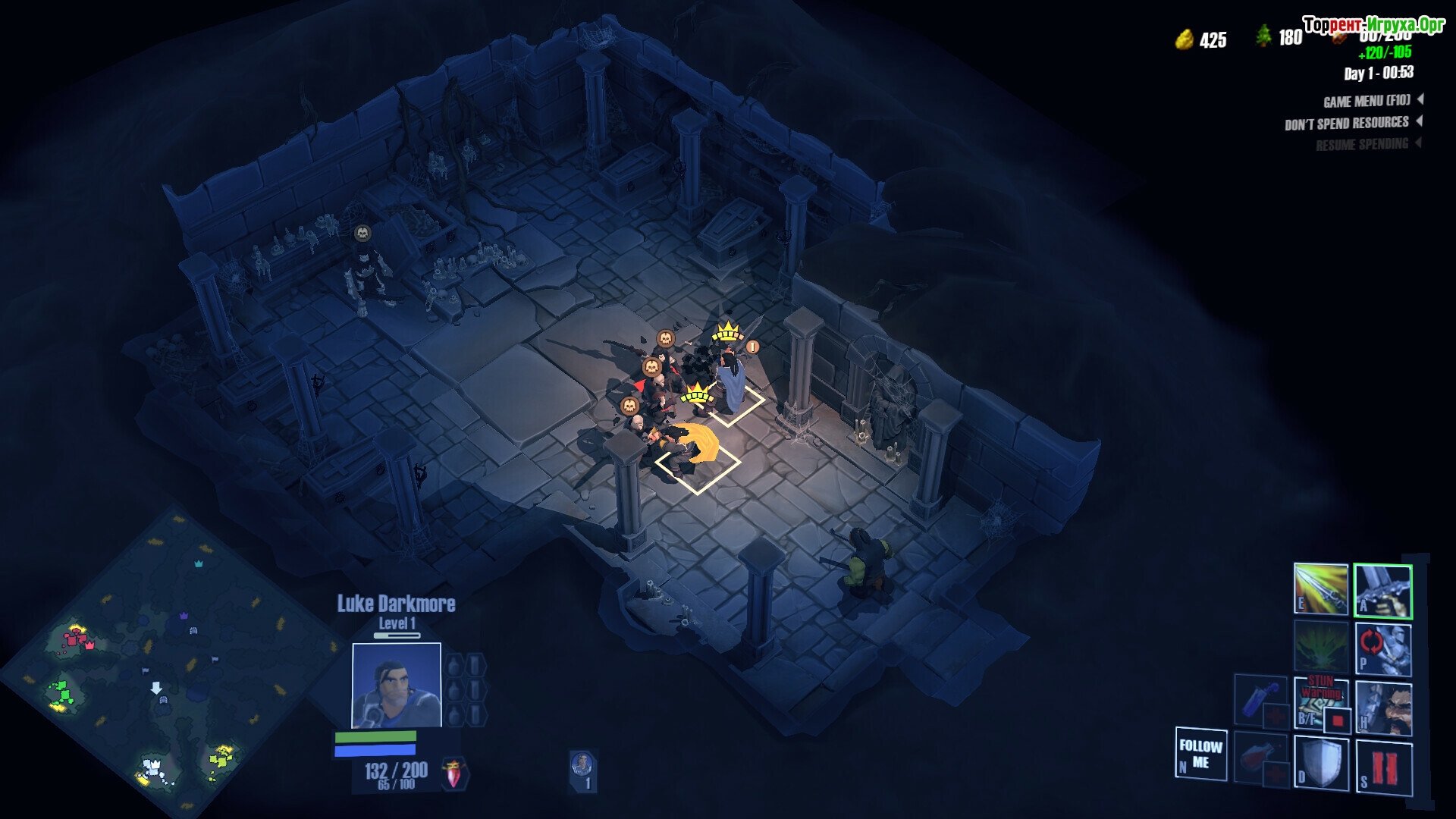
Task: Click the patrol icon with red arrows
Action: click(x=1382, y=648)
